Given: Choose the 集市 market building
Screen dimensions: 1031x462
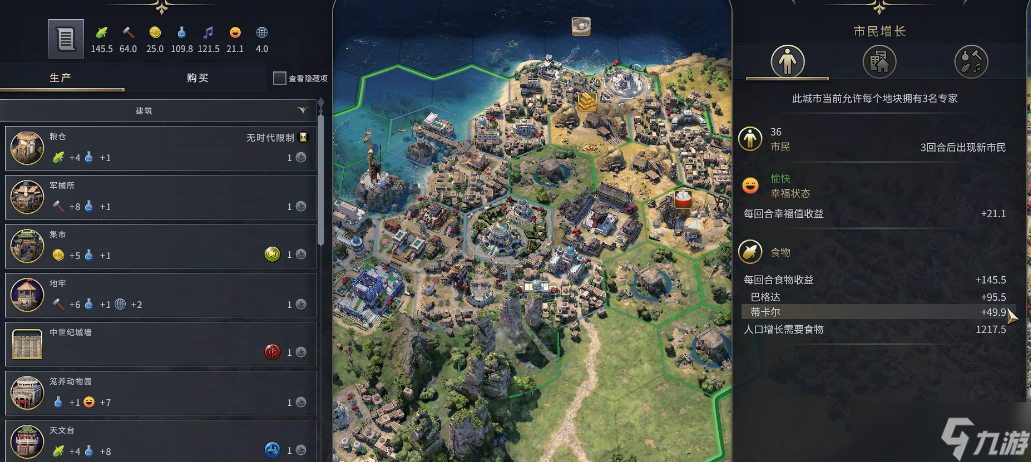Looking at the screenshot, I should (x=158, y=245).
